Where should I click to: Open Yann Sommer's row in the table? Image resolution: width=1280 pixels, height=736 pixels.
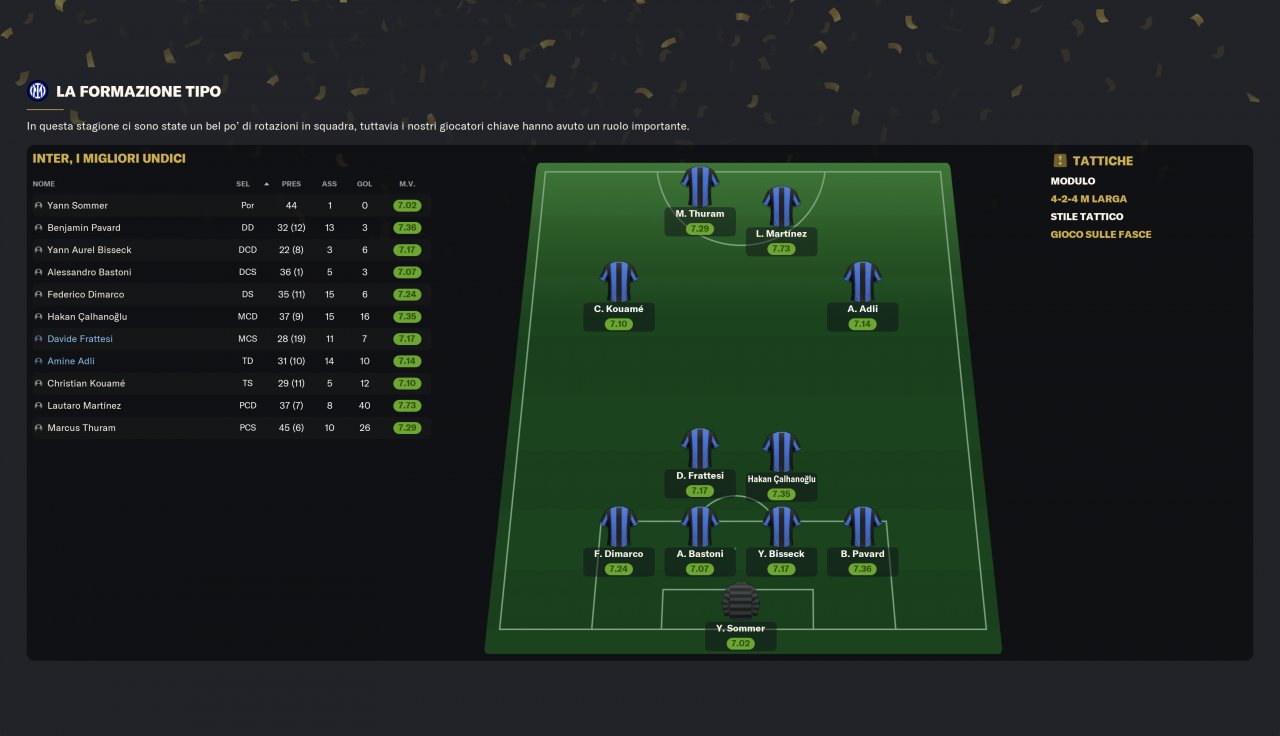(x=77, y=206)
